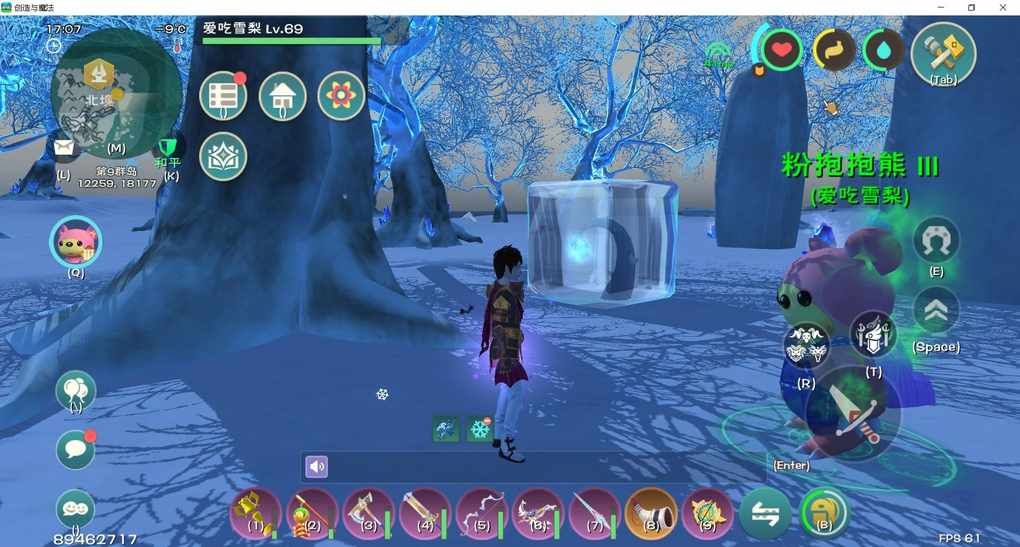
Task: Toggle the green shield peace mode
Action: [171, 147]
